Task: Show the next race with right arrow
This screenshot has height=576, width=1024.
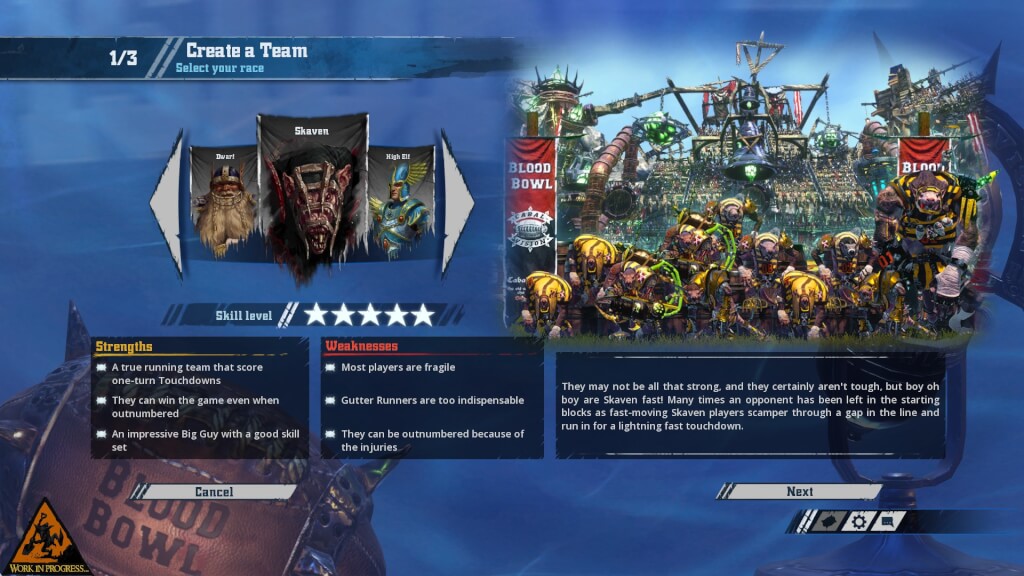Action: tap(457, 203)
